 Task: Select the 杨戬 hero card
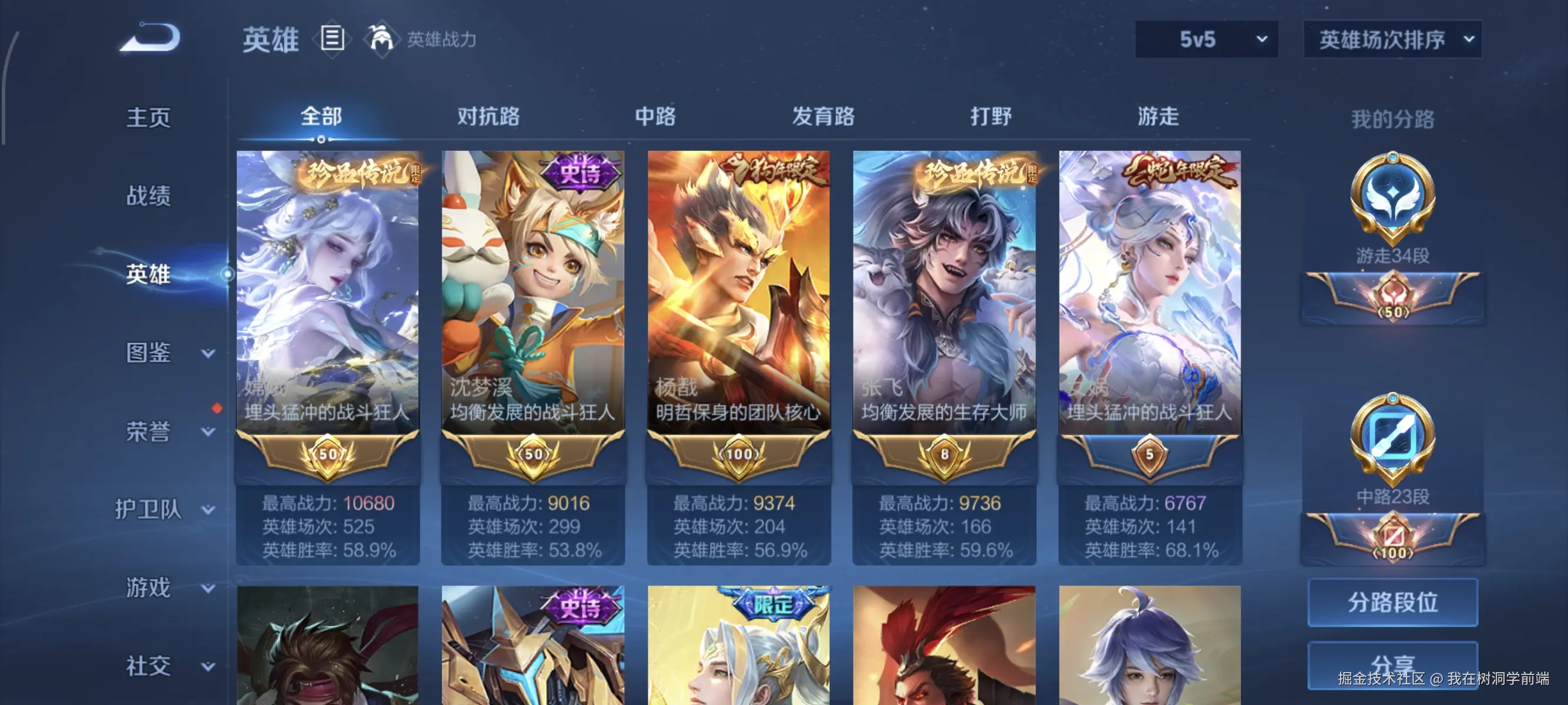pos(738,304)
